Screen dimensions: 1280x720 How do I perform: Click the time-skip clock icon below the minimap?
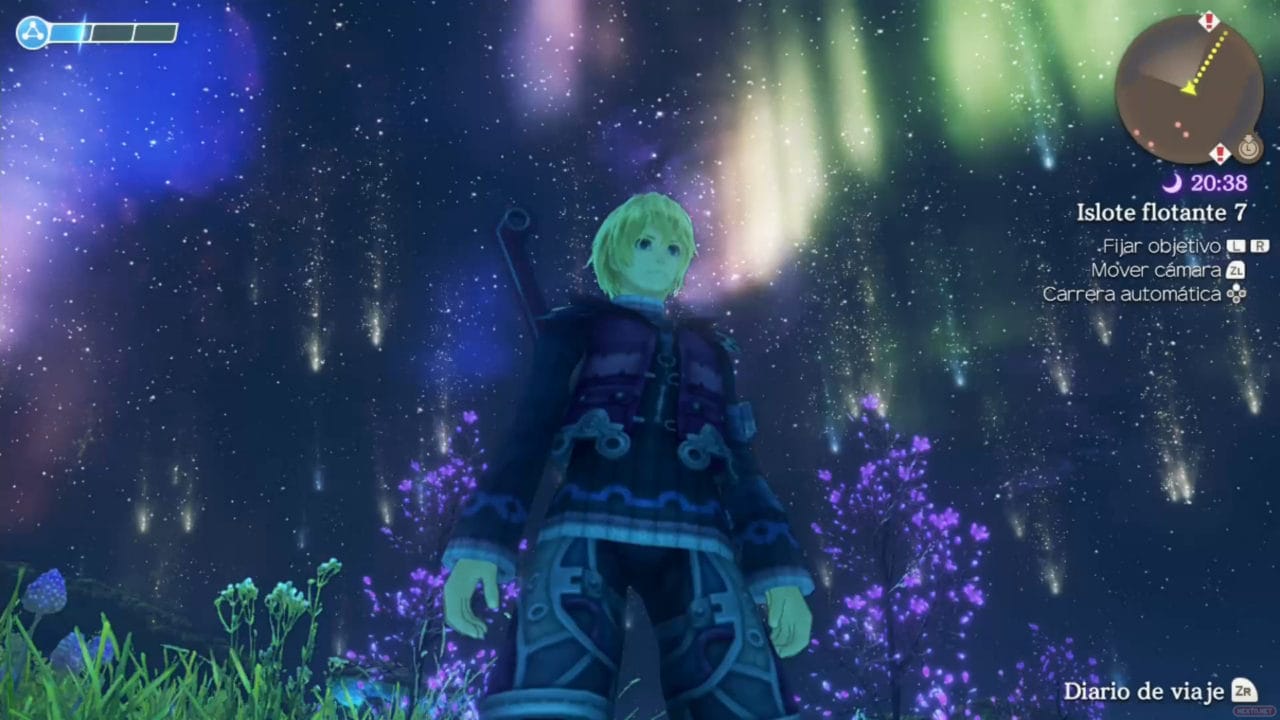tap(1249, 149)
